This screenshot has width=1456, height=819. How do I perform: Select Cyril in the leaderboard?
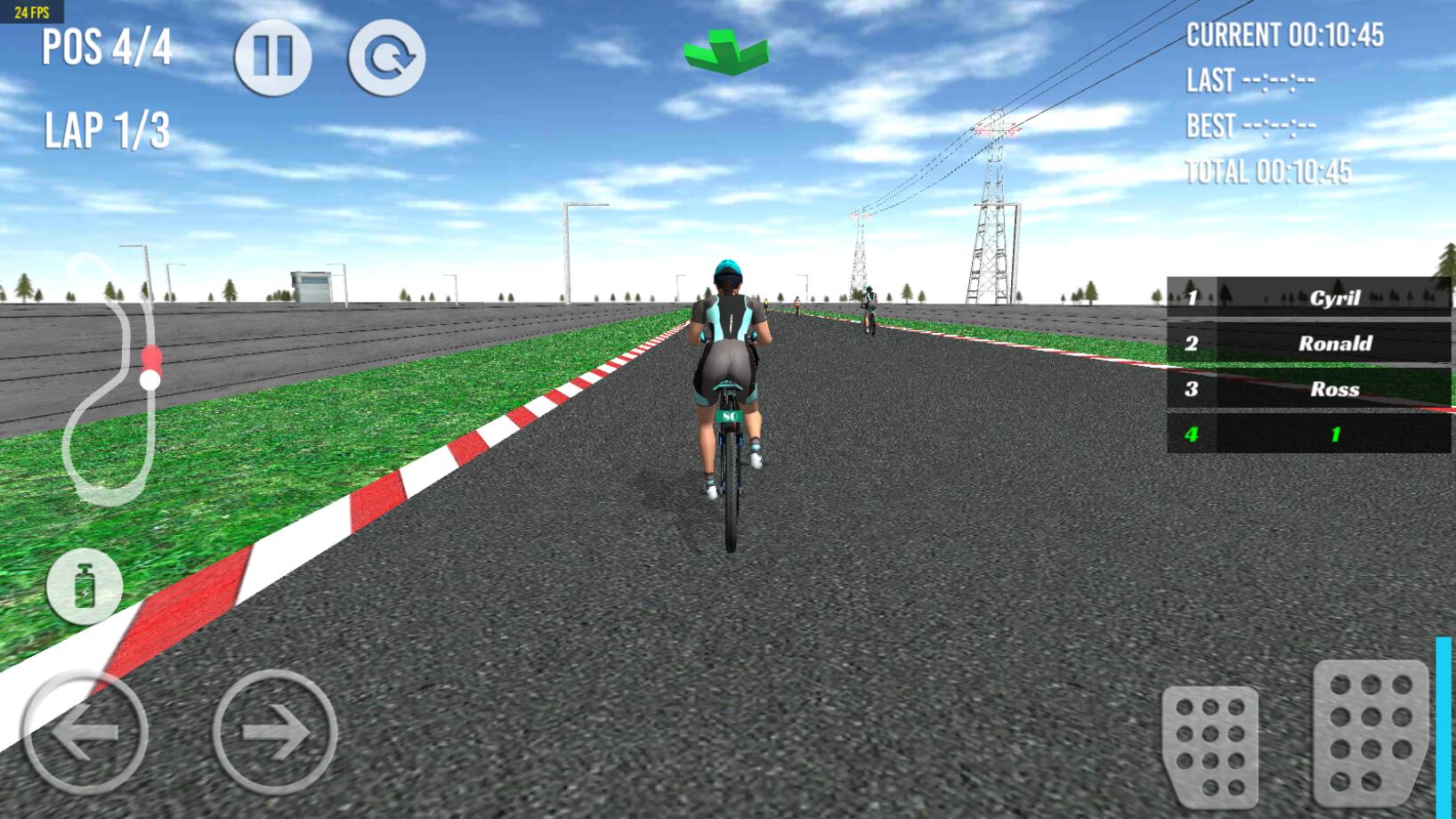[x=1306, y=297]
